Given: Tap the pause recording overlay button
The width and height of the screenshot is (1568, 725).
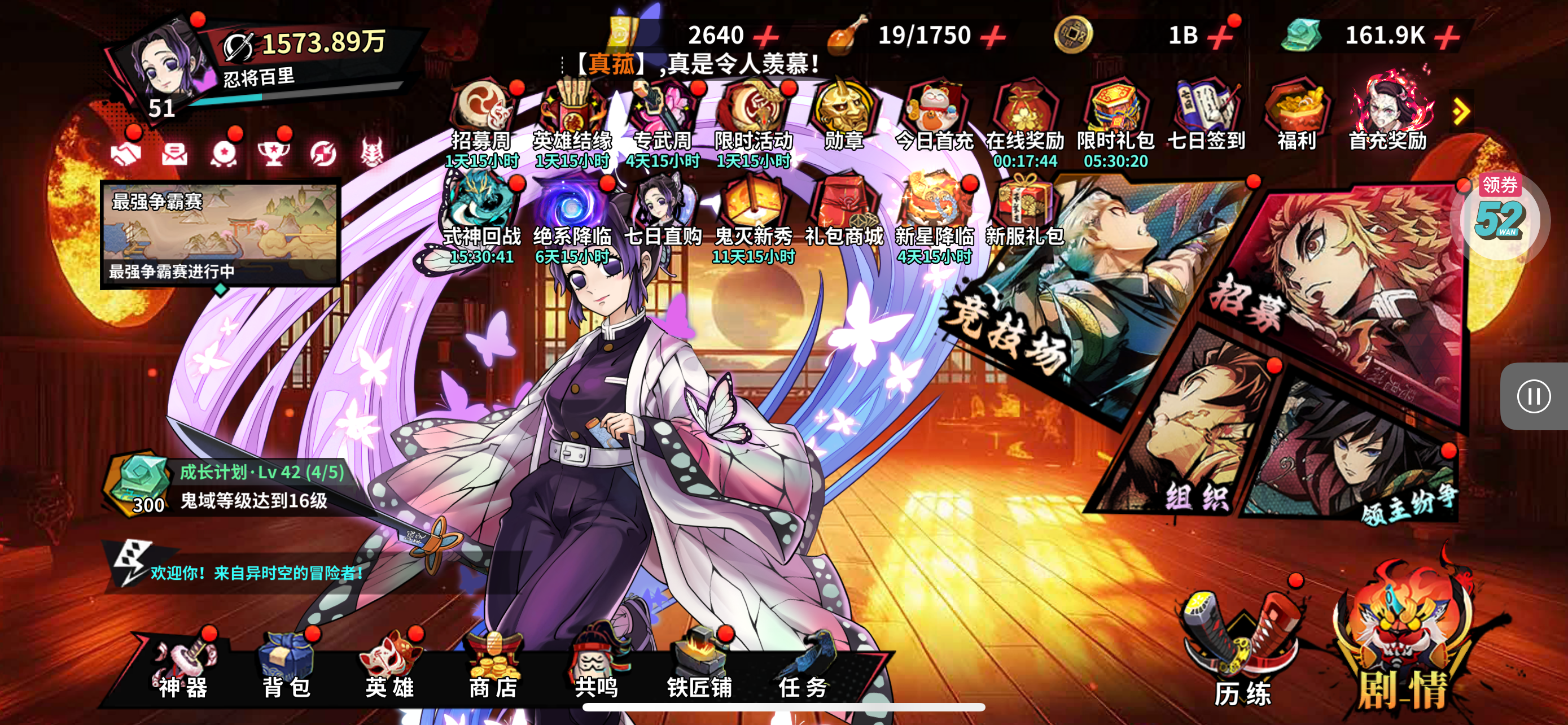Looking at the screenshot, I should [1534, 396].
